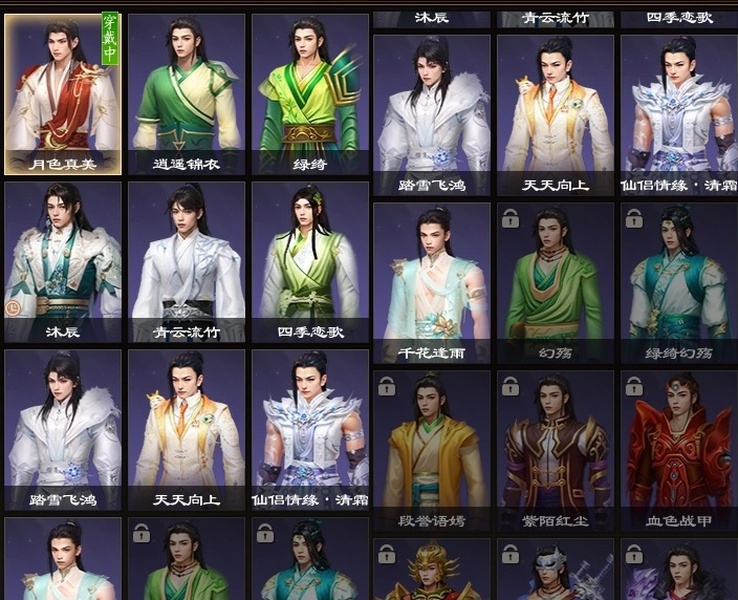
Task: Click the locked costume labeled 幻殇
Action: click(x=555, y=283)
